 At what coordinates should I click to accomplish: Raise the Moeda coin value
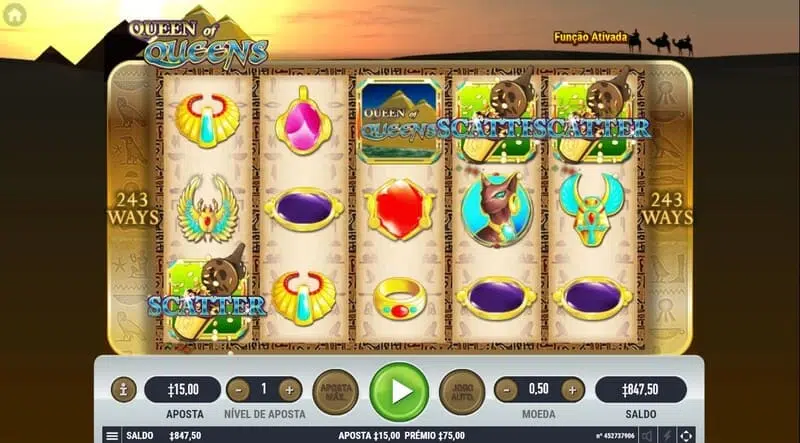tap(572, 390)
